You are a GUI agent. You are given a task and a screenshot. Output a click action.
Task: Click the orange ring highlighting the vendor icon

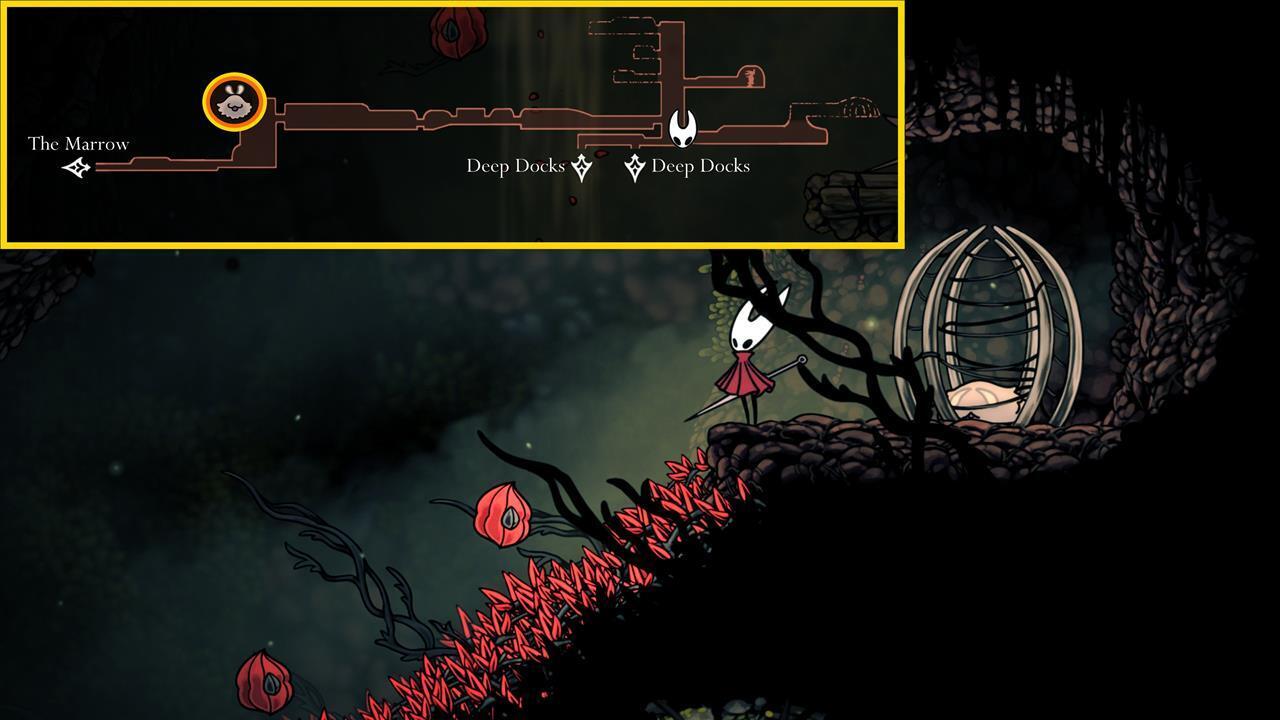233,77
